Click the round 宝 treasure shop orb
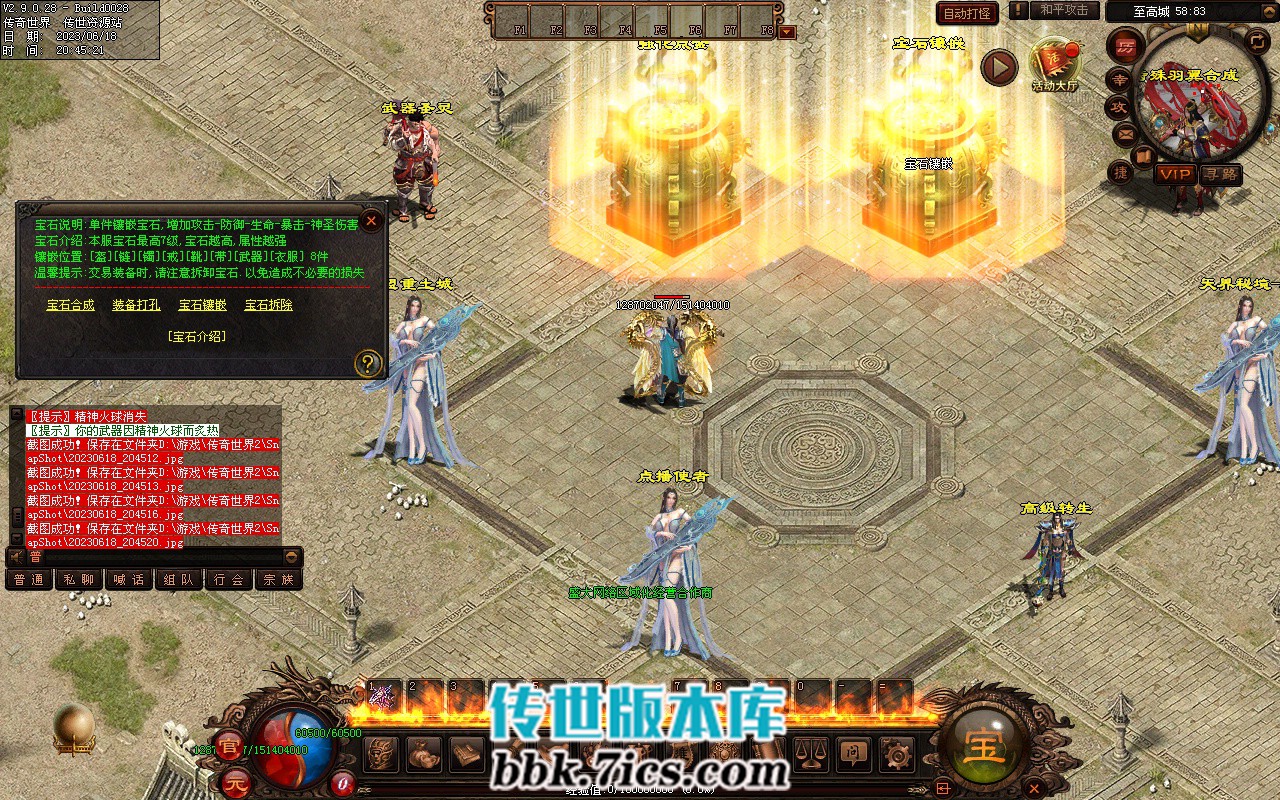Viewport: 1280px width, 800px height. click(x=984, y=745)
